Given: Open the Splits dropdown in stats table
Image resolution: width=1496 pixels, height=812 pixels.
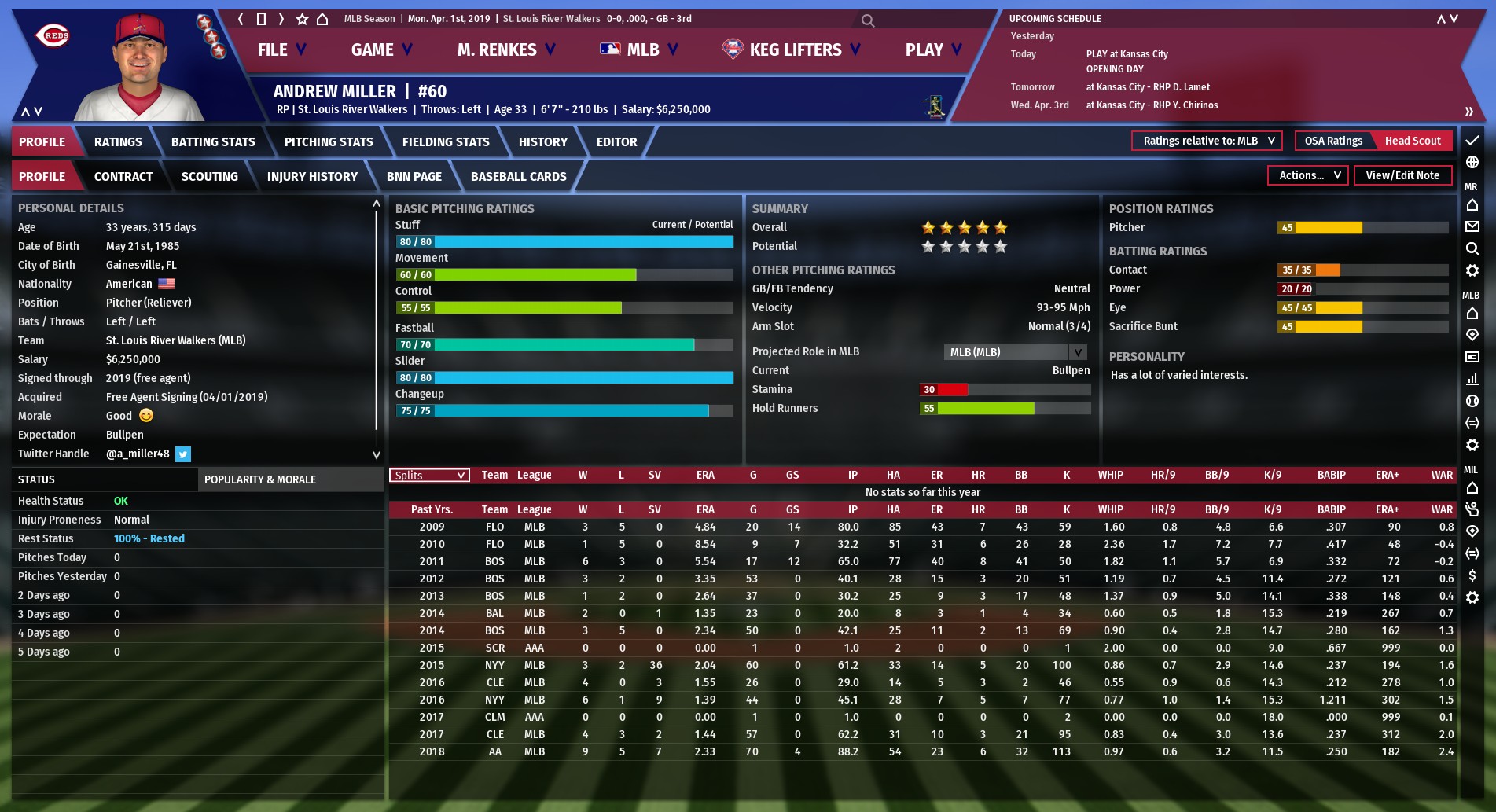Looking at the screenshot, I should [x=429, y=476].
